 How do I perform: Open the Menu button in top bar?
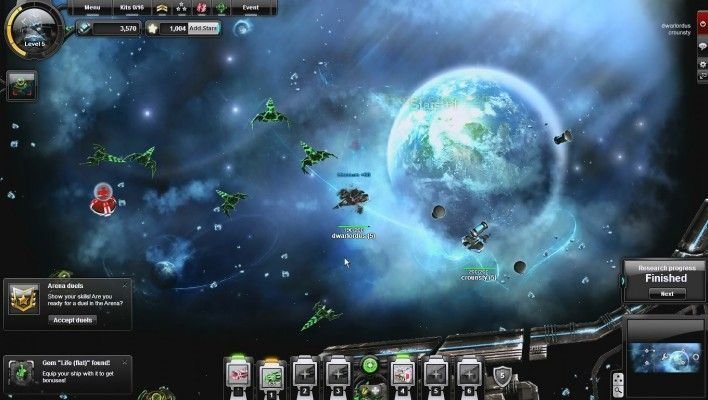92,8
